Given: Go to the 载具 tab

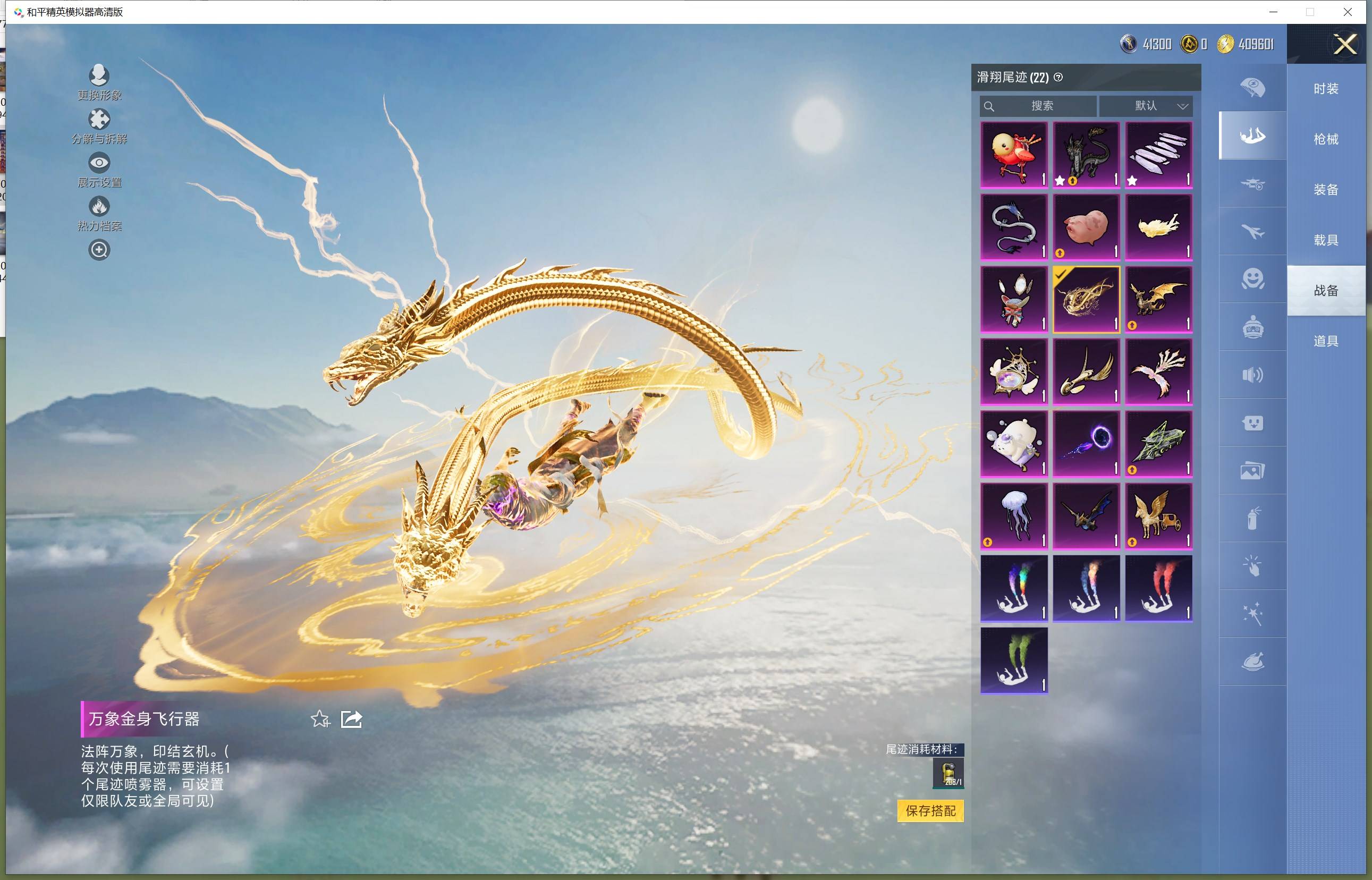Looking at the screenshot, I should pos(1326,240).
